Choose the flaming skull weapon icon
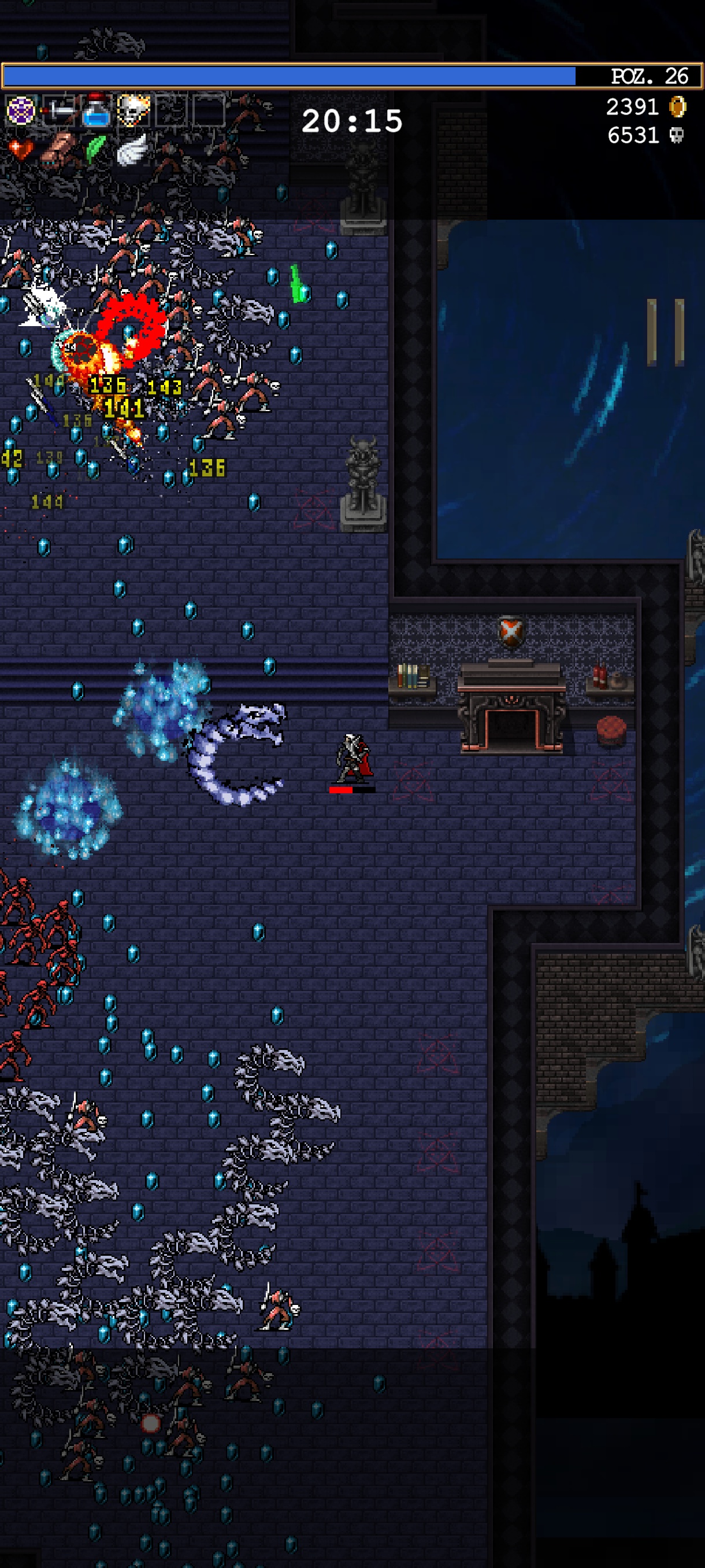The width and height of the screenshot is (705, 1568). click(x=133, y=111)
